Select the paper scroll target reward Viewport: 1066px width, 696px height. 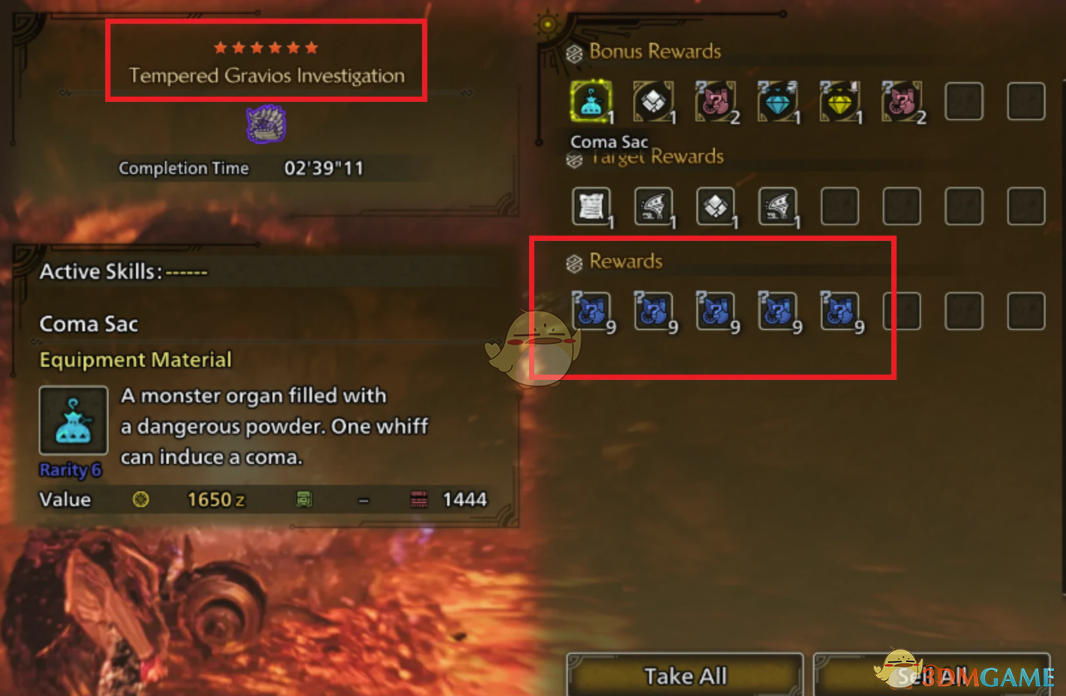(x=590, y=206)
